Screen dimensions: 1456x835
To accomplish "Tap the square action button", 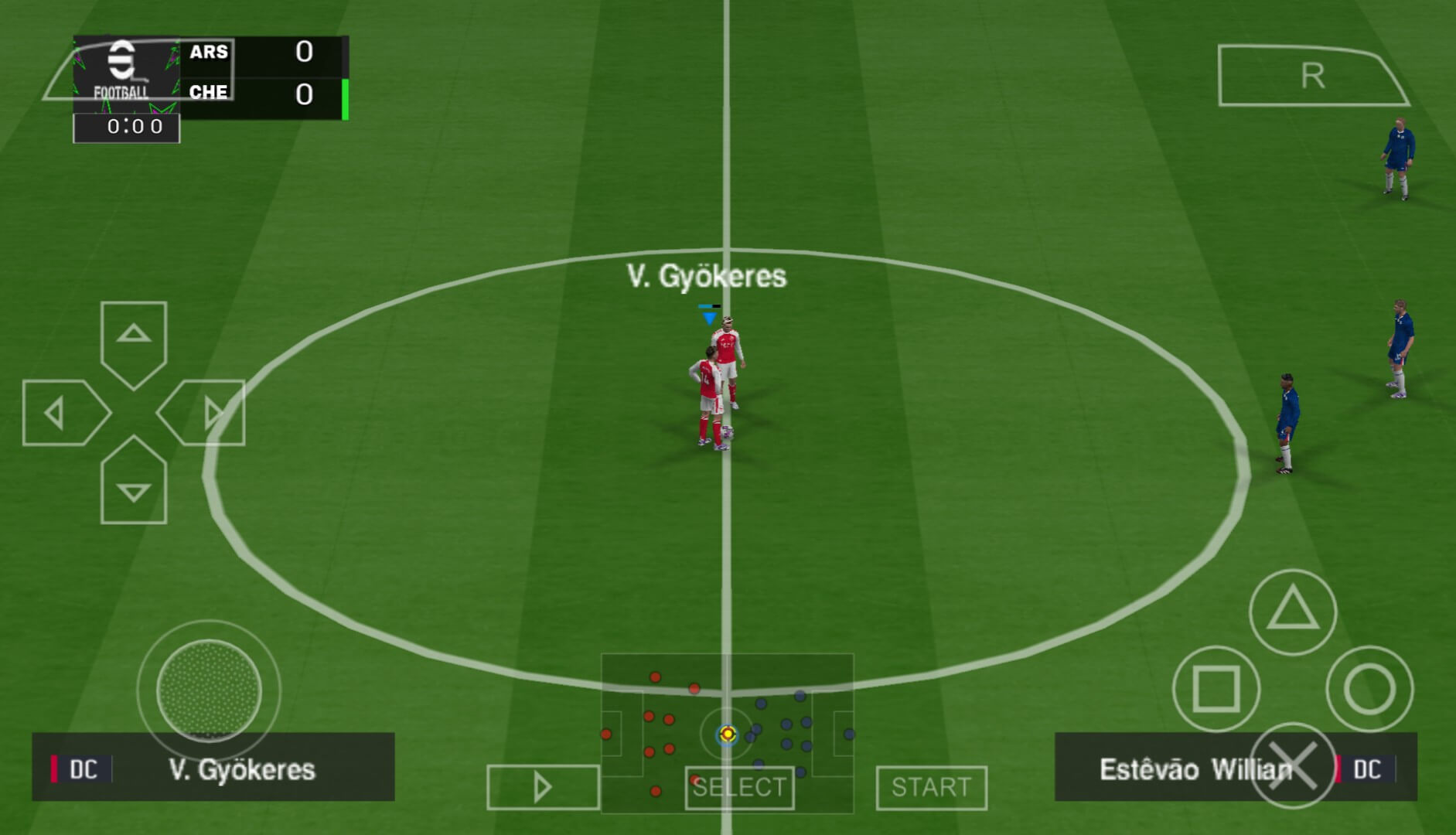I will 1216,688.
